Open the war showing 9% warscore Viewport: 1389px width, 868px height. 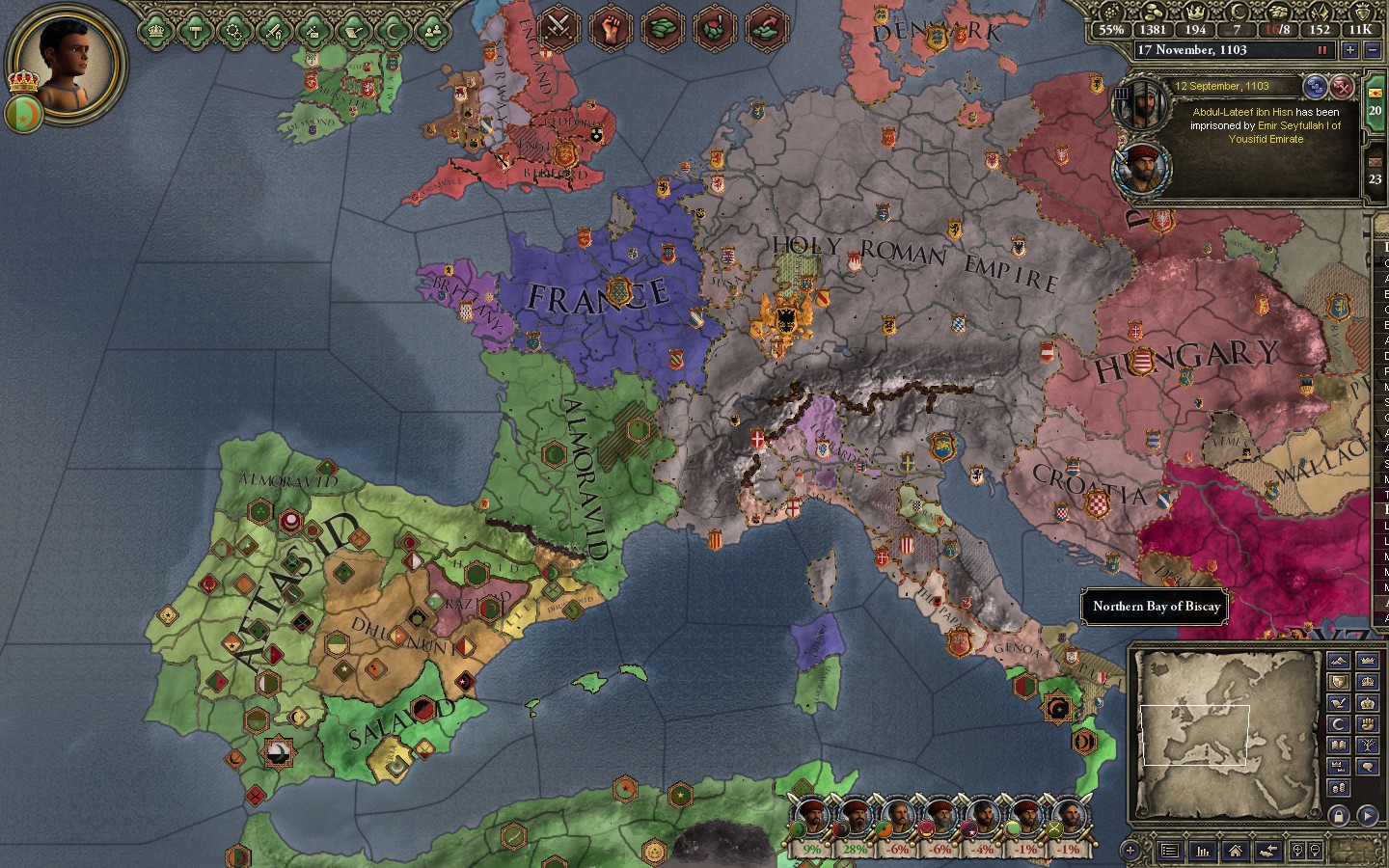click(x=812, y=820)
